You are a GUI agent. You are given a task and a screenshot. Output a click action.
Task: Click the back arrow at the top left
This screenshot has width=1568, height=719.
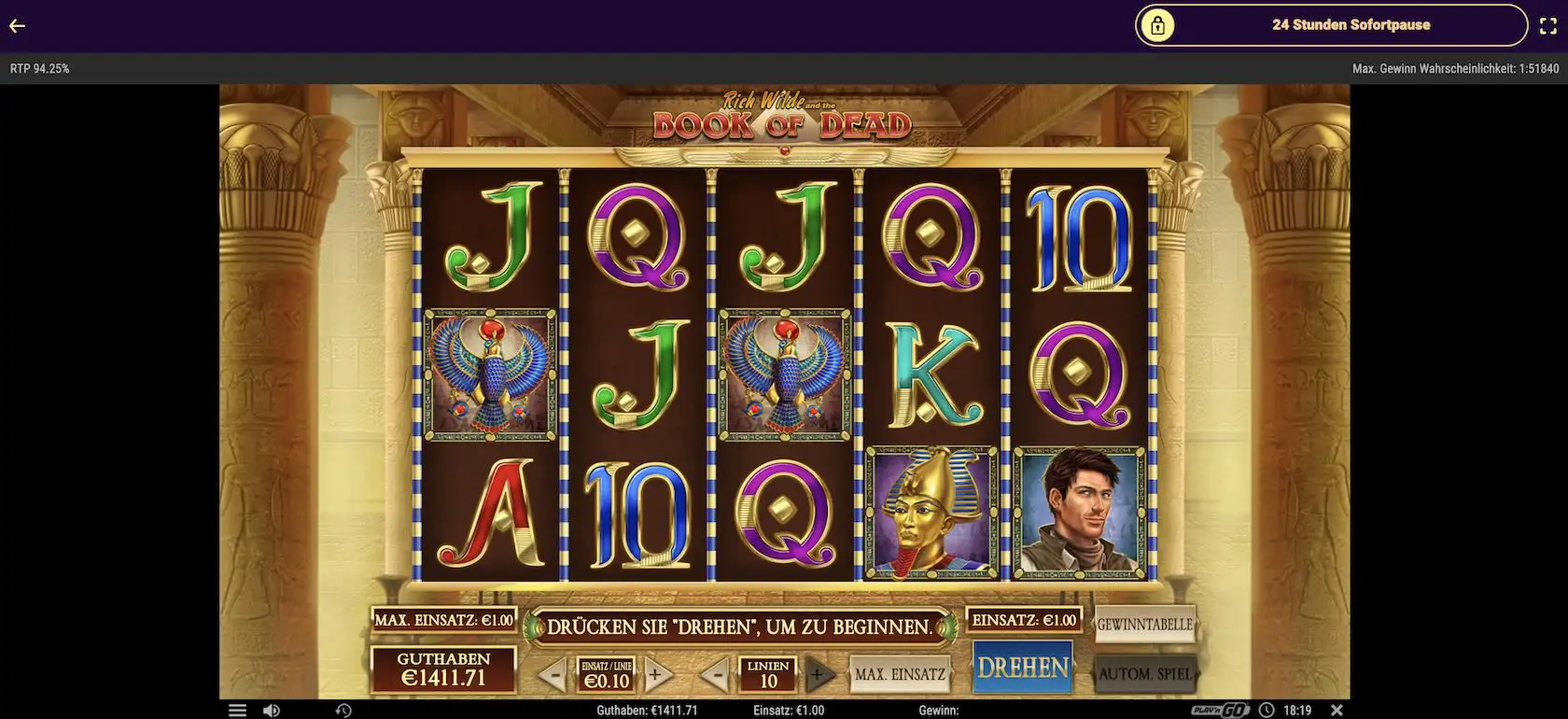pyautogui.click(x=16, y=25)
